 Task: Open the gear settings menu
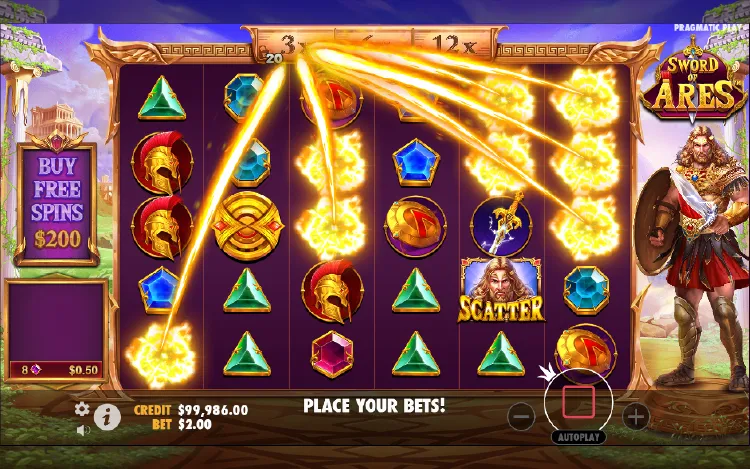coord(83,409)
